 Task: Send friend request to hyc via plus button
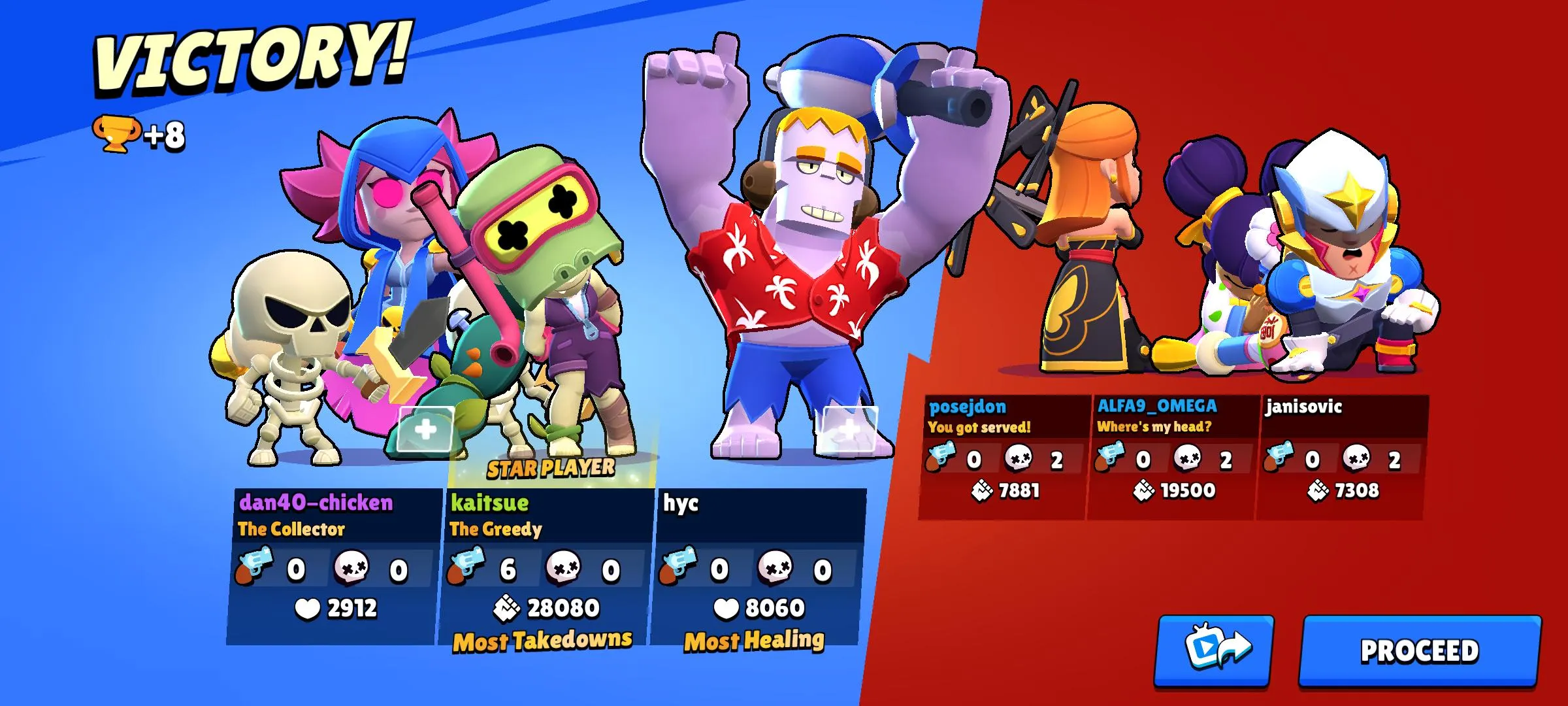click(x=849, y=429)
